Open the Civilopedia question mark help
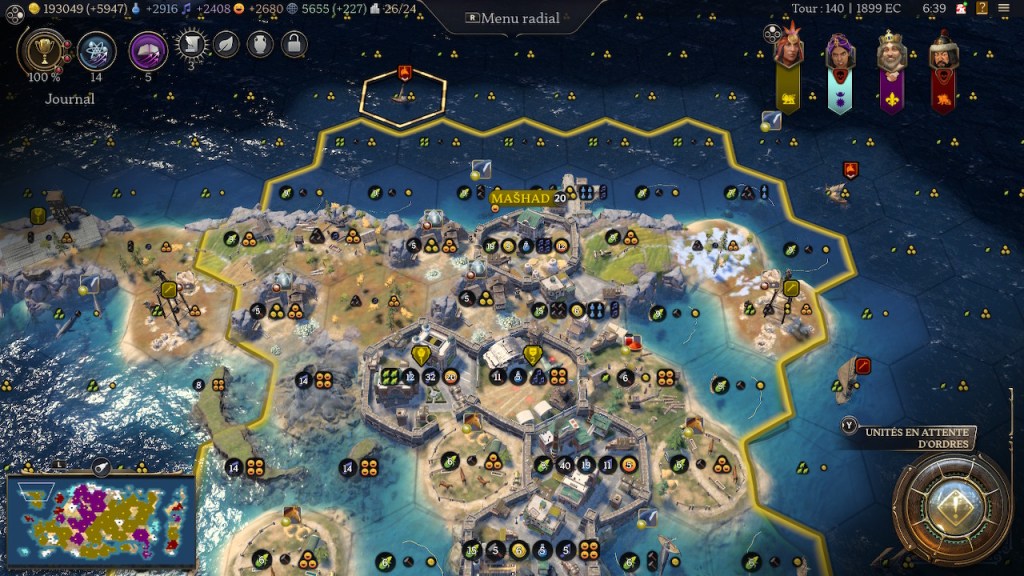 [983, 9]
